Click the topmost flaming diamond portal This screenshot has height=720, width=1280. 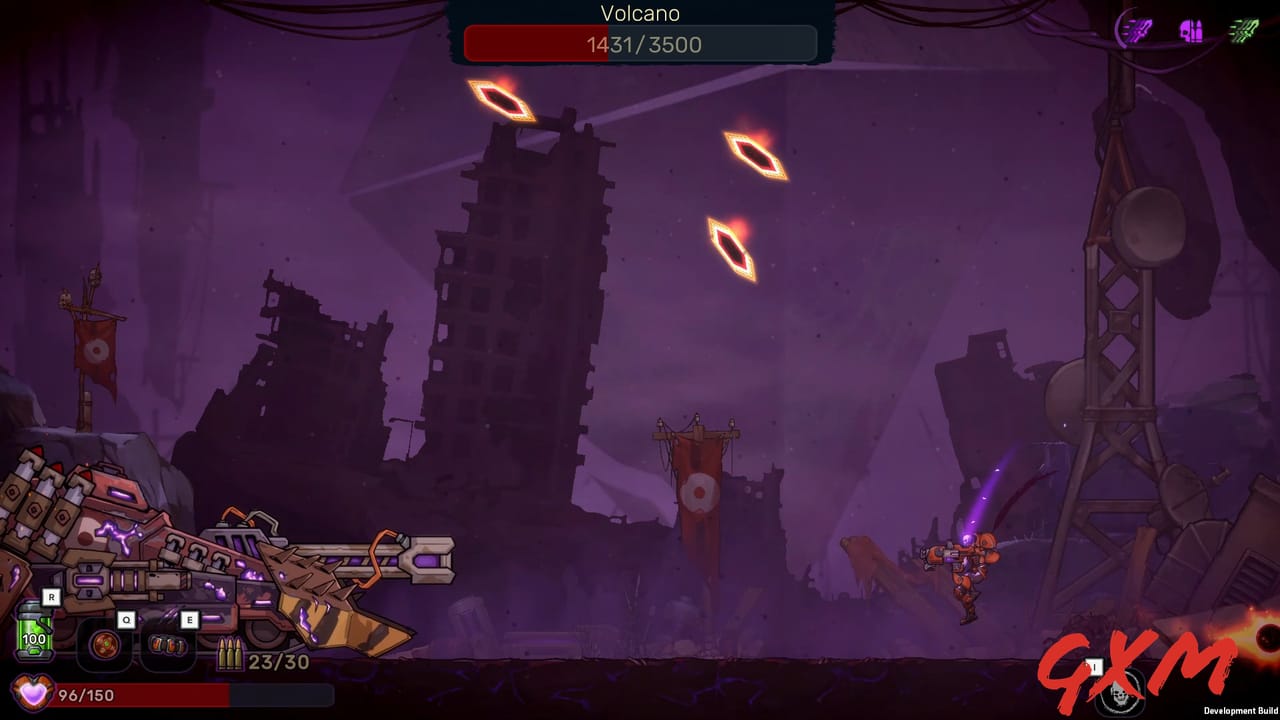pyautogui.click(x=501, y=101)
